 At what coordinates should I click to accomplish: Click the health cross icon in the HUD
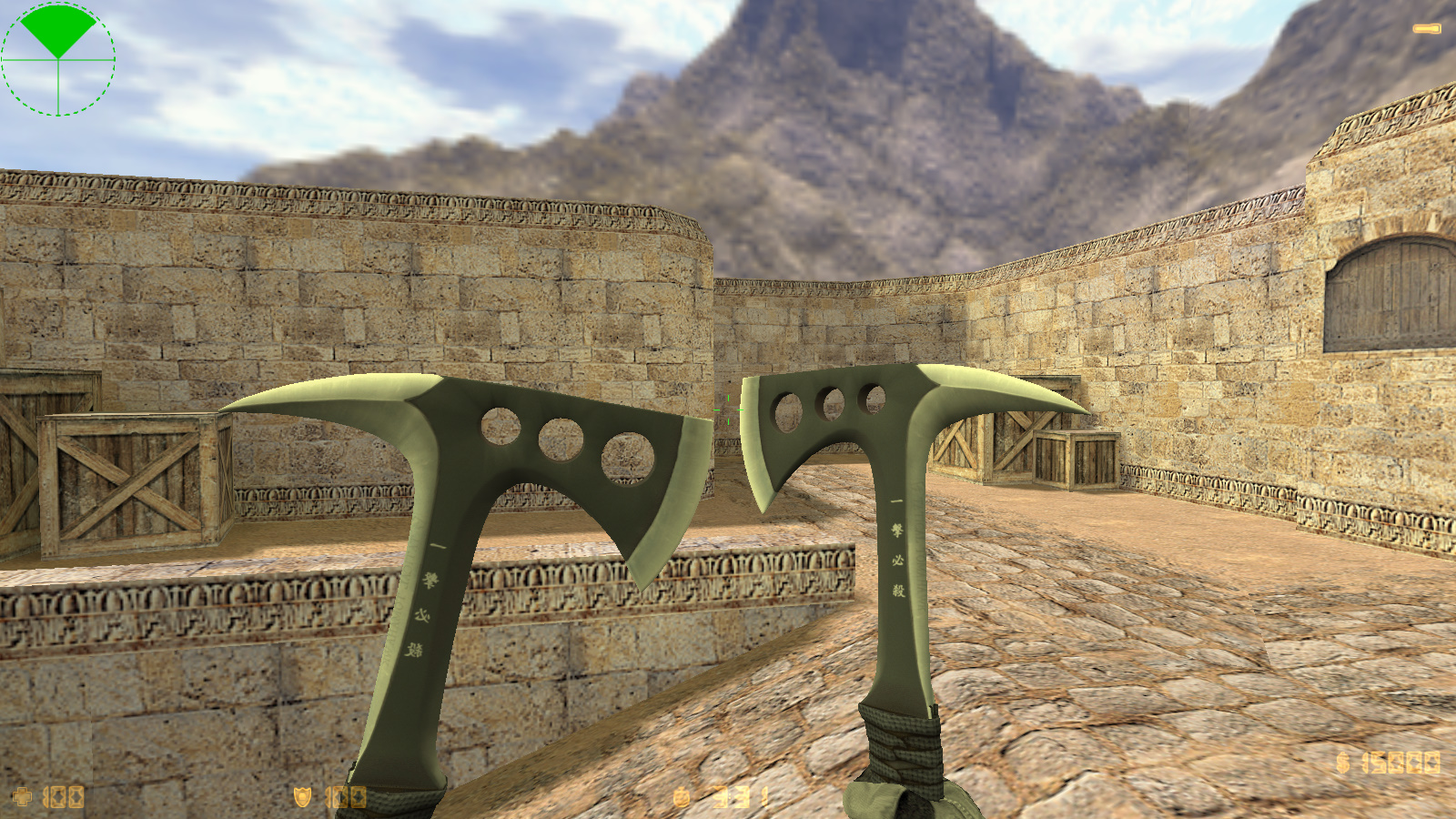click(x=20, y=794)
